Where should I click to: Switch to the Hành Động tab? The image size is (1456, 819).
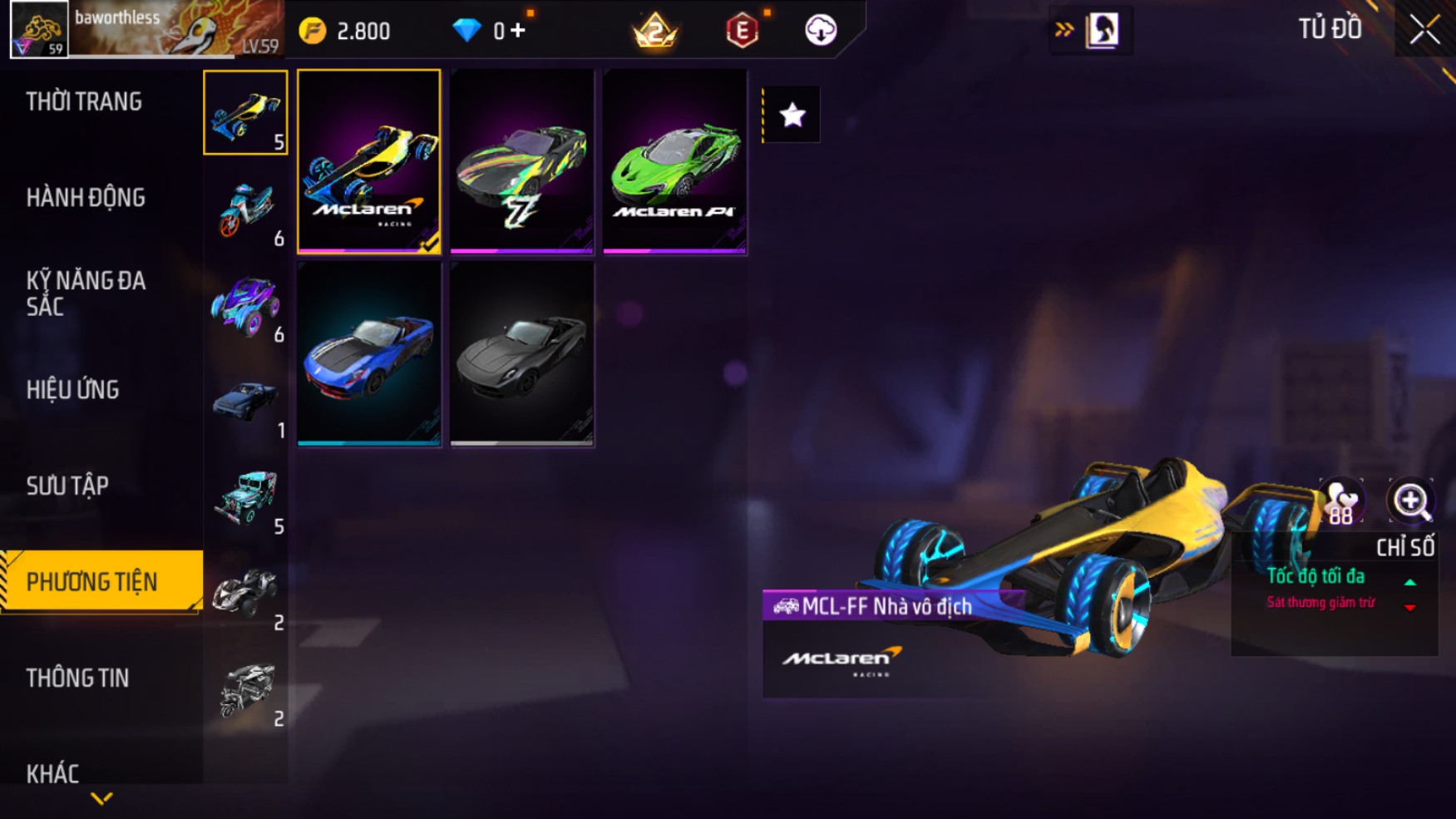tap(86, 198)
